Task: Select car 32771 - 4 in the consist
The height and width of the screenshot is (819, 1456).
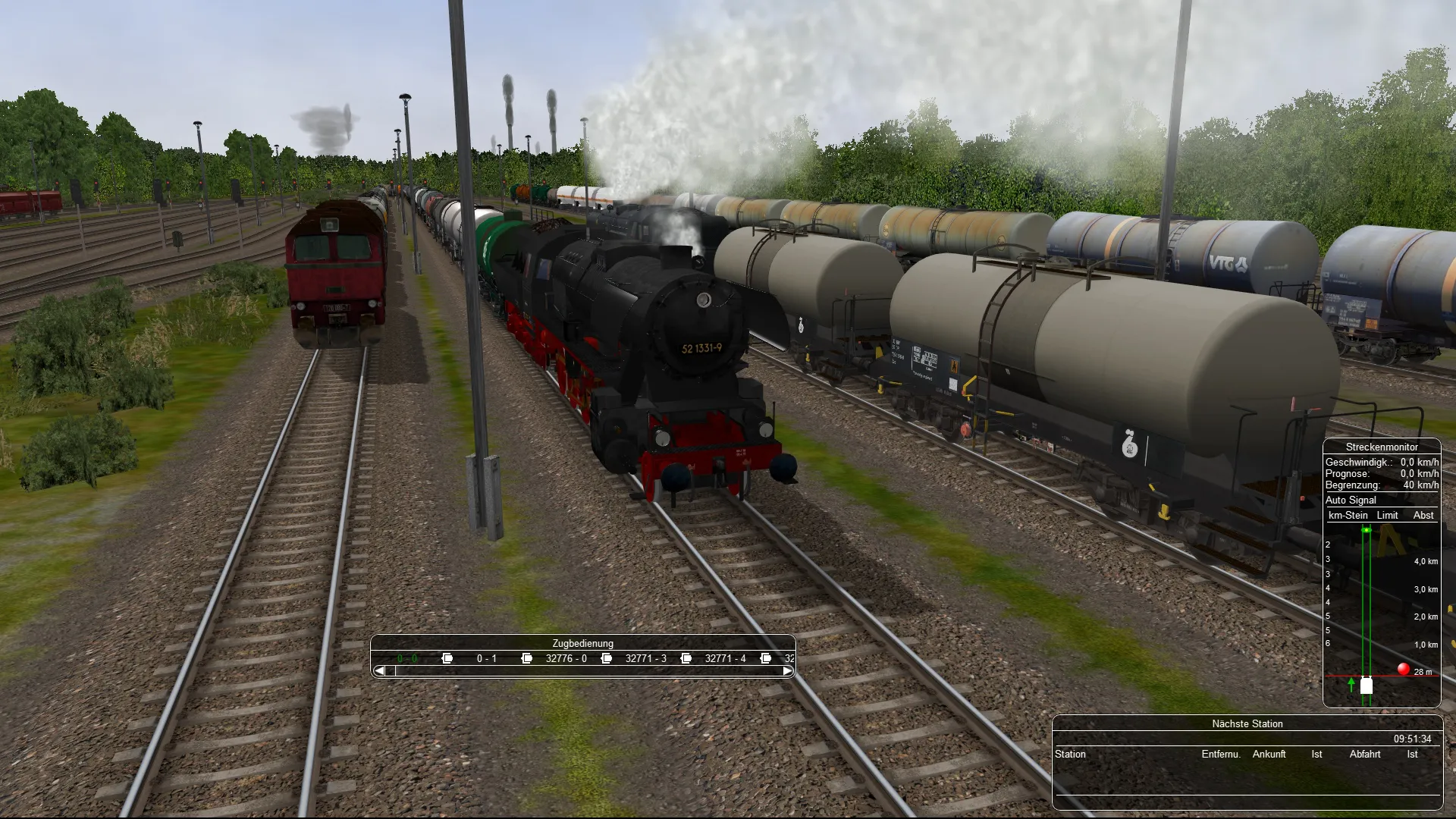Action: pyautogui.click(x=725, y=658)
